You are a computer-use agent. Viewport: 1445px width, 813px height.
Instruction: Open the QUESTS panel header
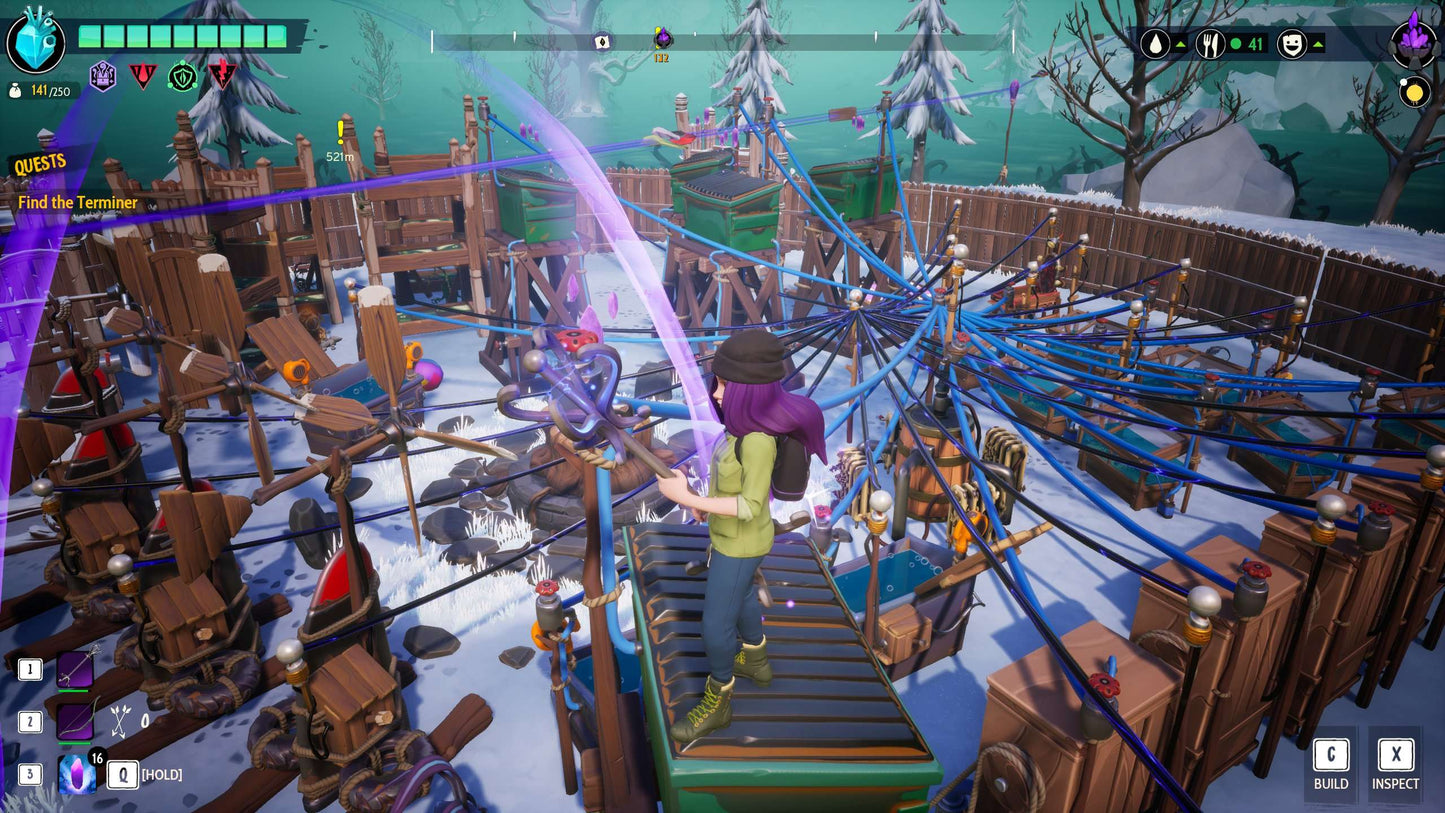pos(38,161)
